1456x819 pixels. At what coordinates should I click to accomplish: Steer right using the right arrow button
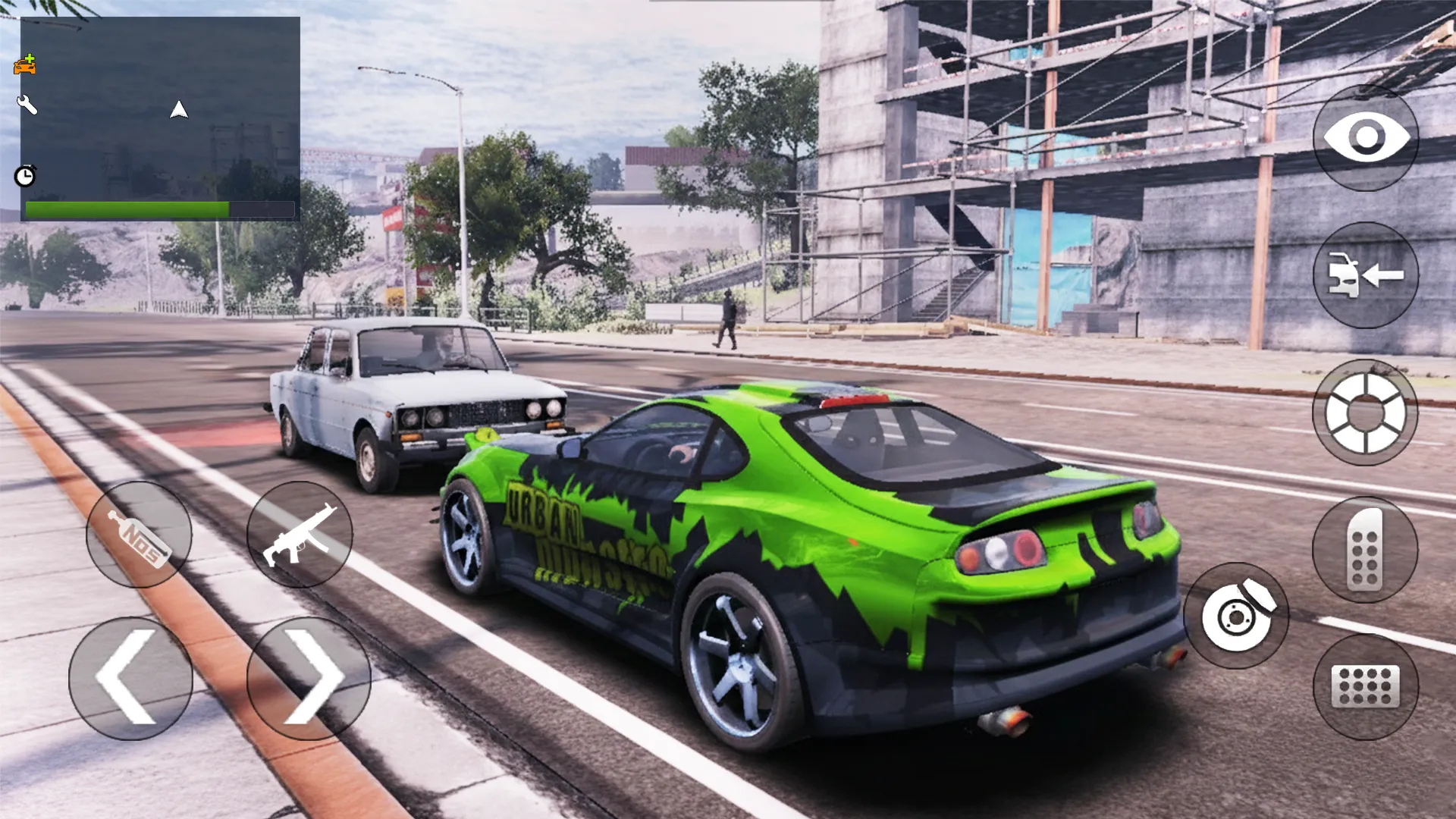[303, 677]
